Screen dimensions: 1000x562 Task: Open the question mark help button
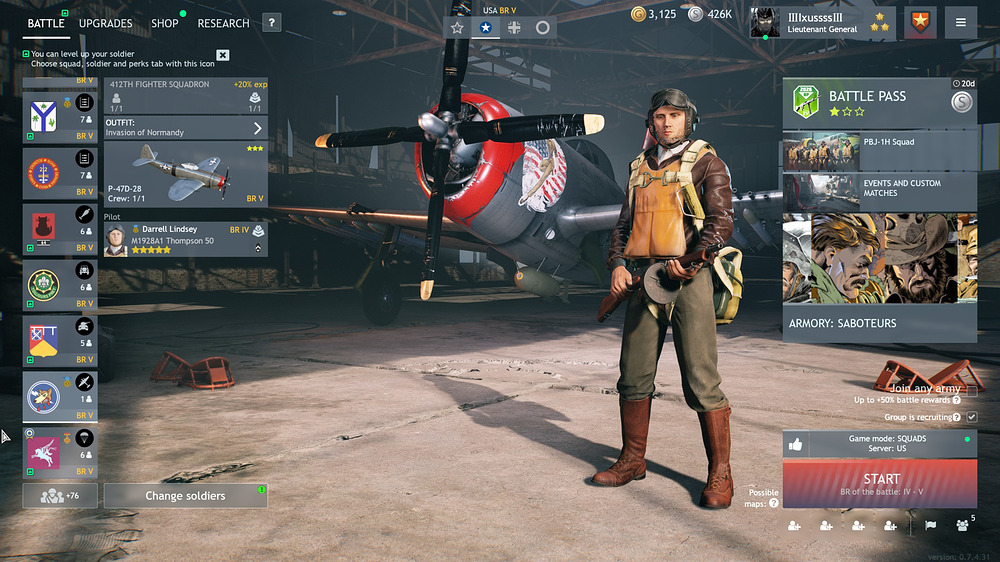tap(271, 23)
